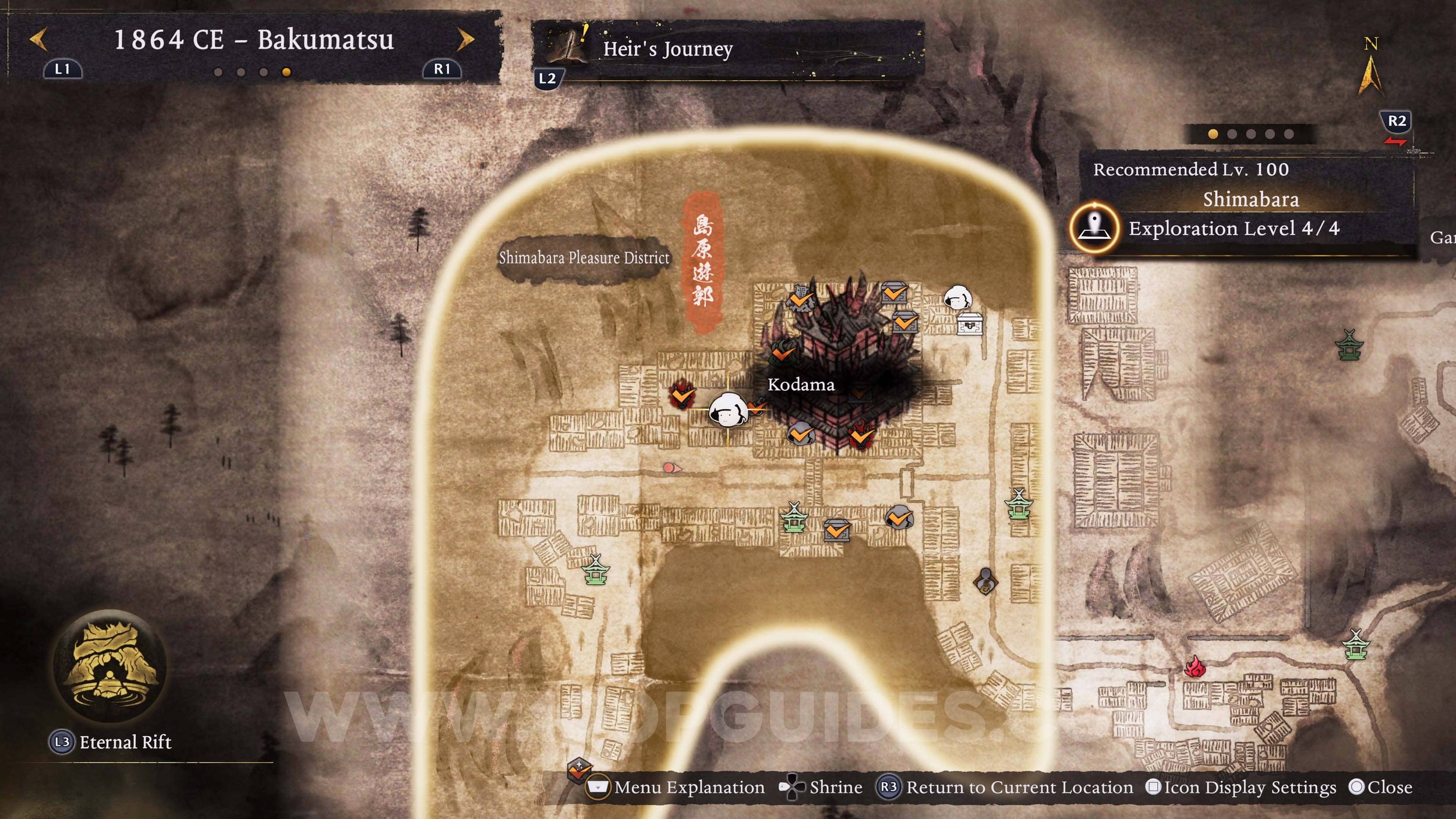Open the Eternal Rift emblem
Screen dimensions: 1456x819
coord(109,665)
